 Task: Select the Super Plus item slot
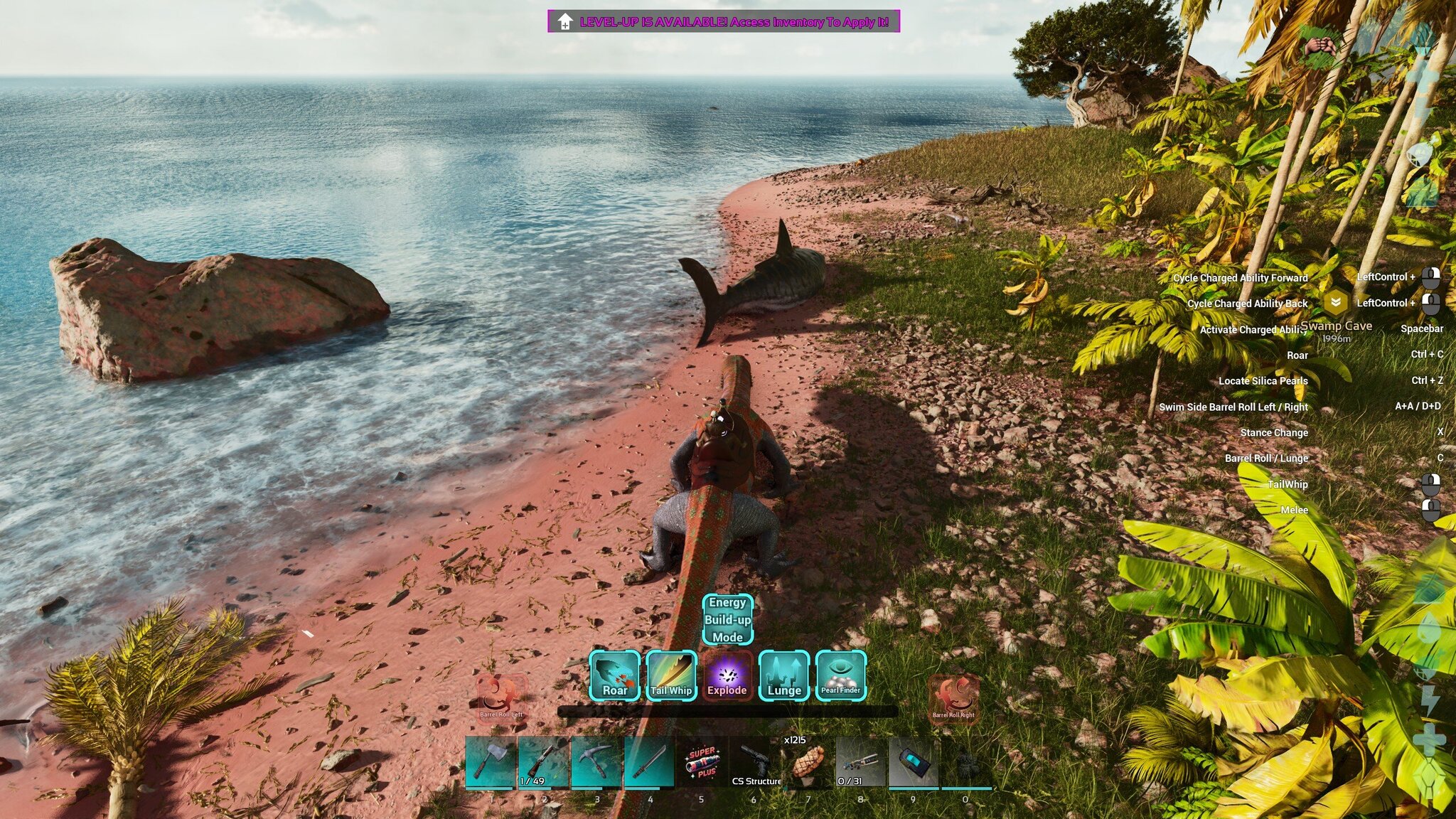tap(702, 762)
